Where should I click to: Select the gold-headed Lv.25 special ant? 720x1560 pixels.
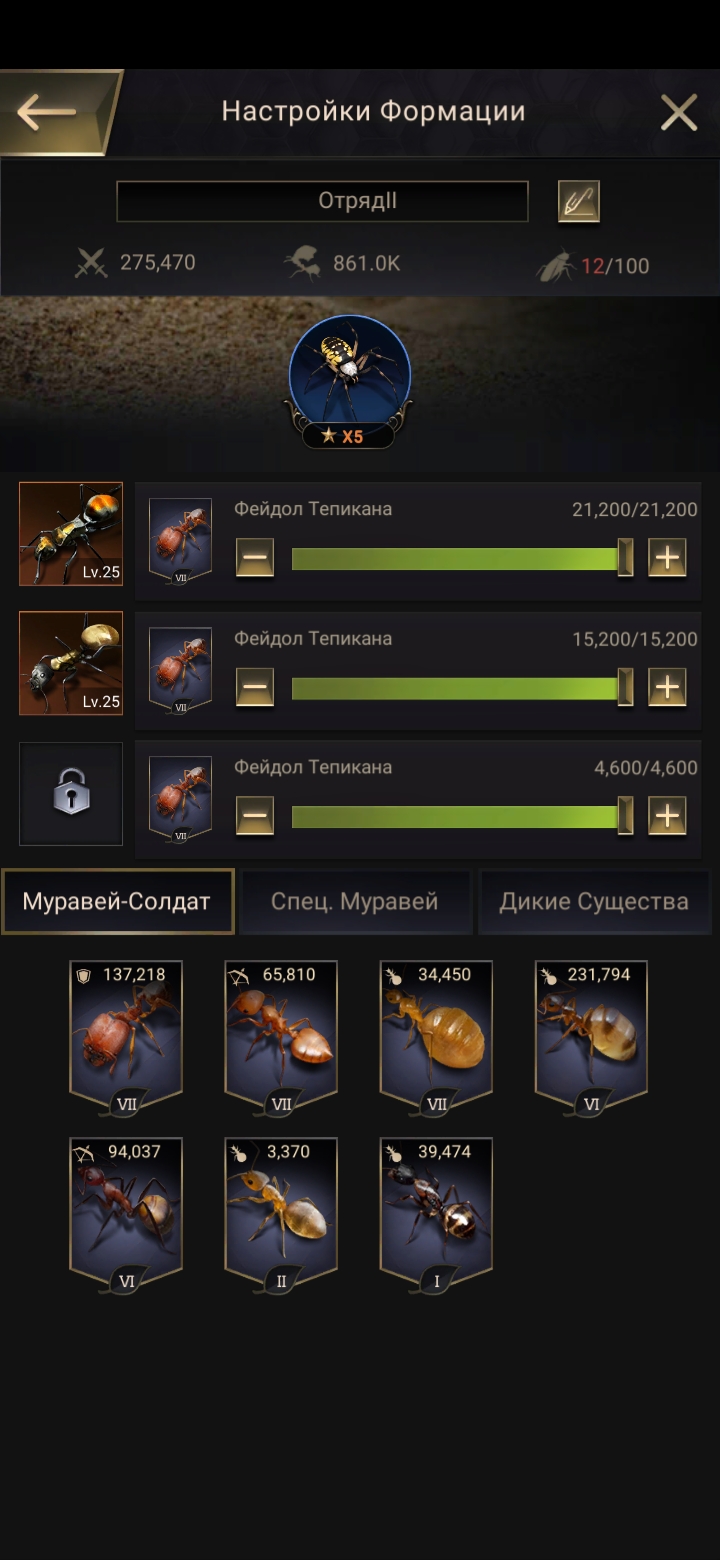click(x=71, y=663)
